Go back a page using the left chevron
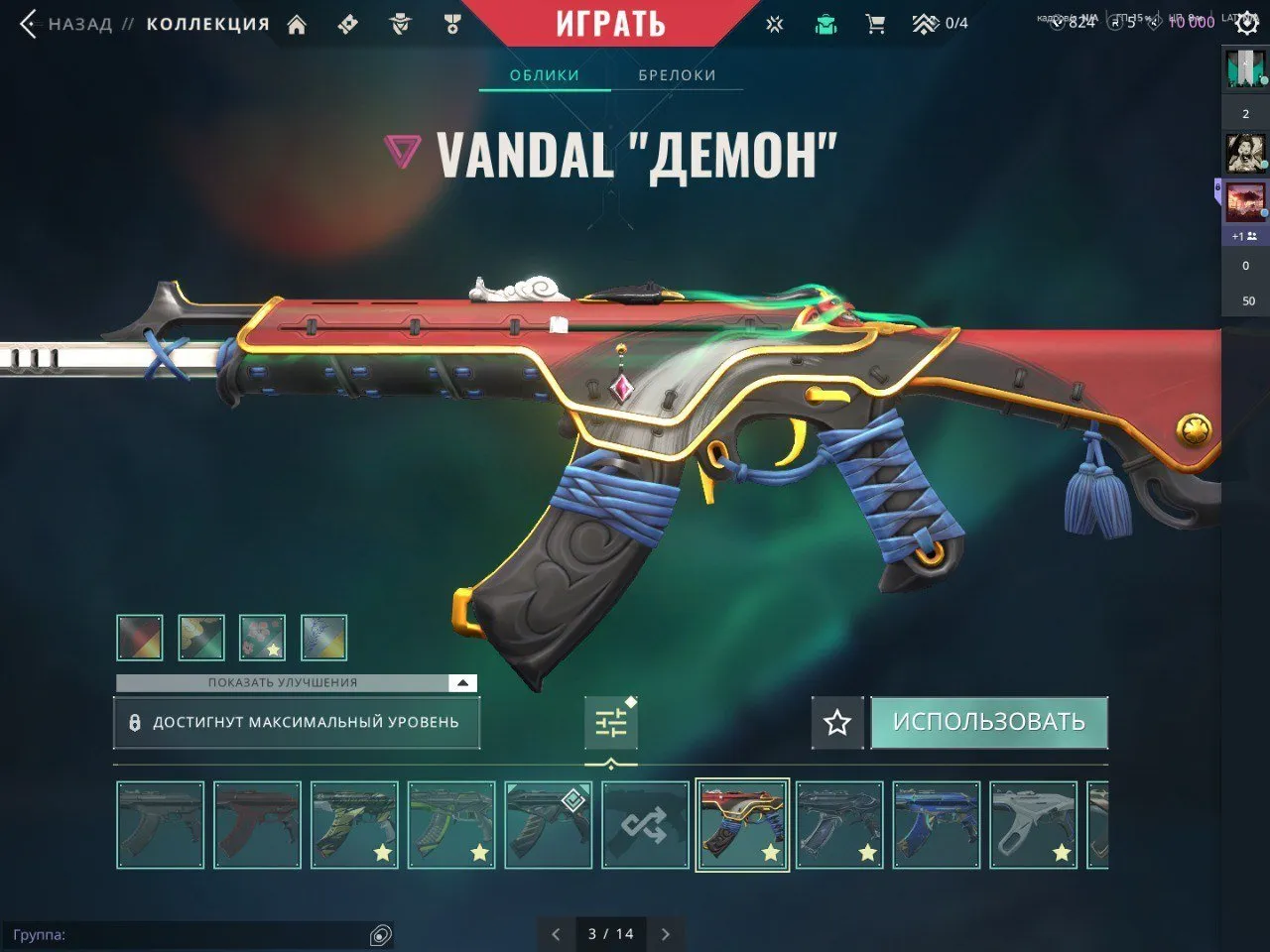This screenshot has height=952, width=1270. 555,934
